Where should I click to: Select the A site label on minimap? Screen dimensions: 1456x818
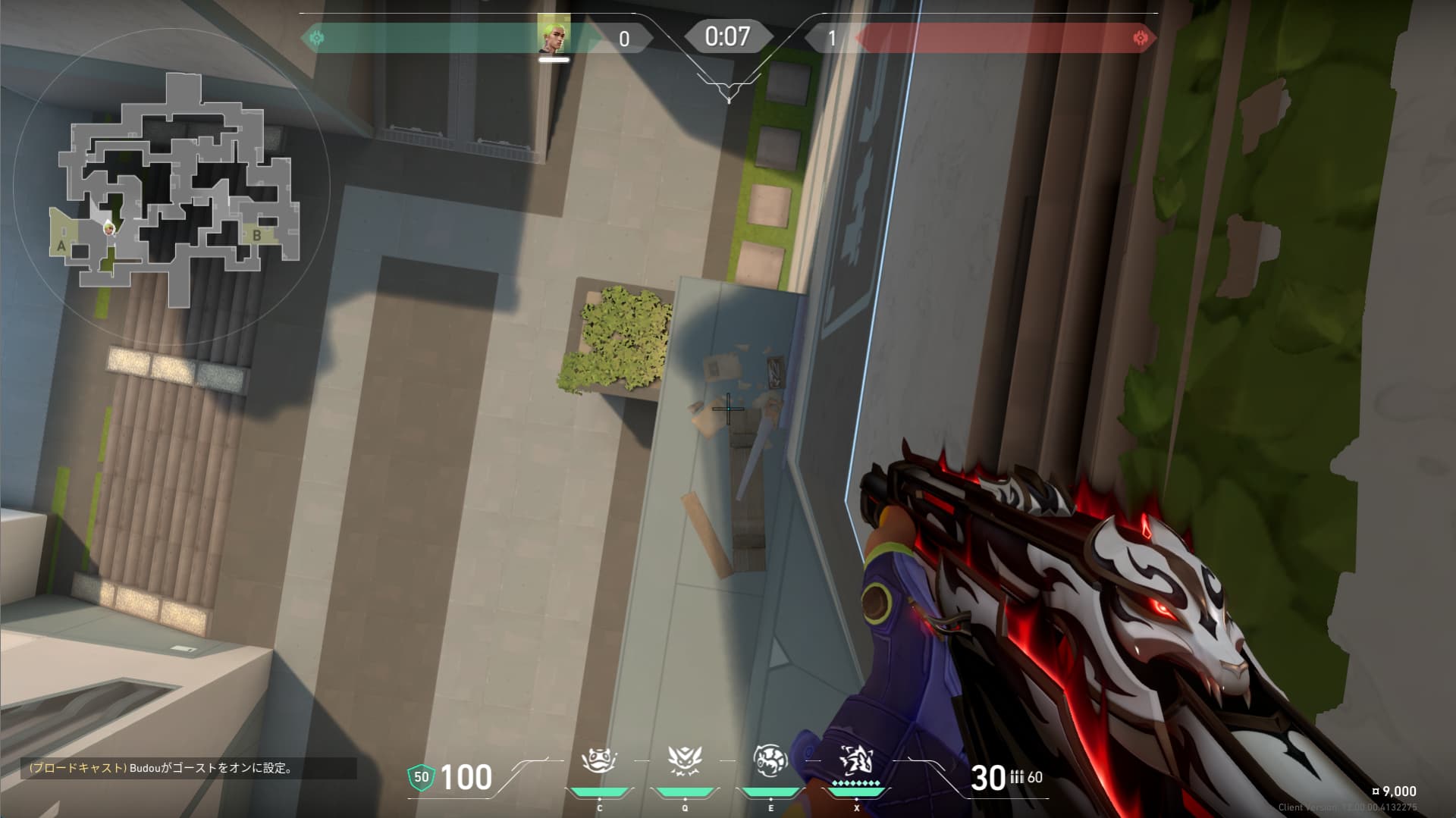tap(61, 246)
